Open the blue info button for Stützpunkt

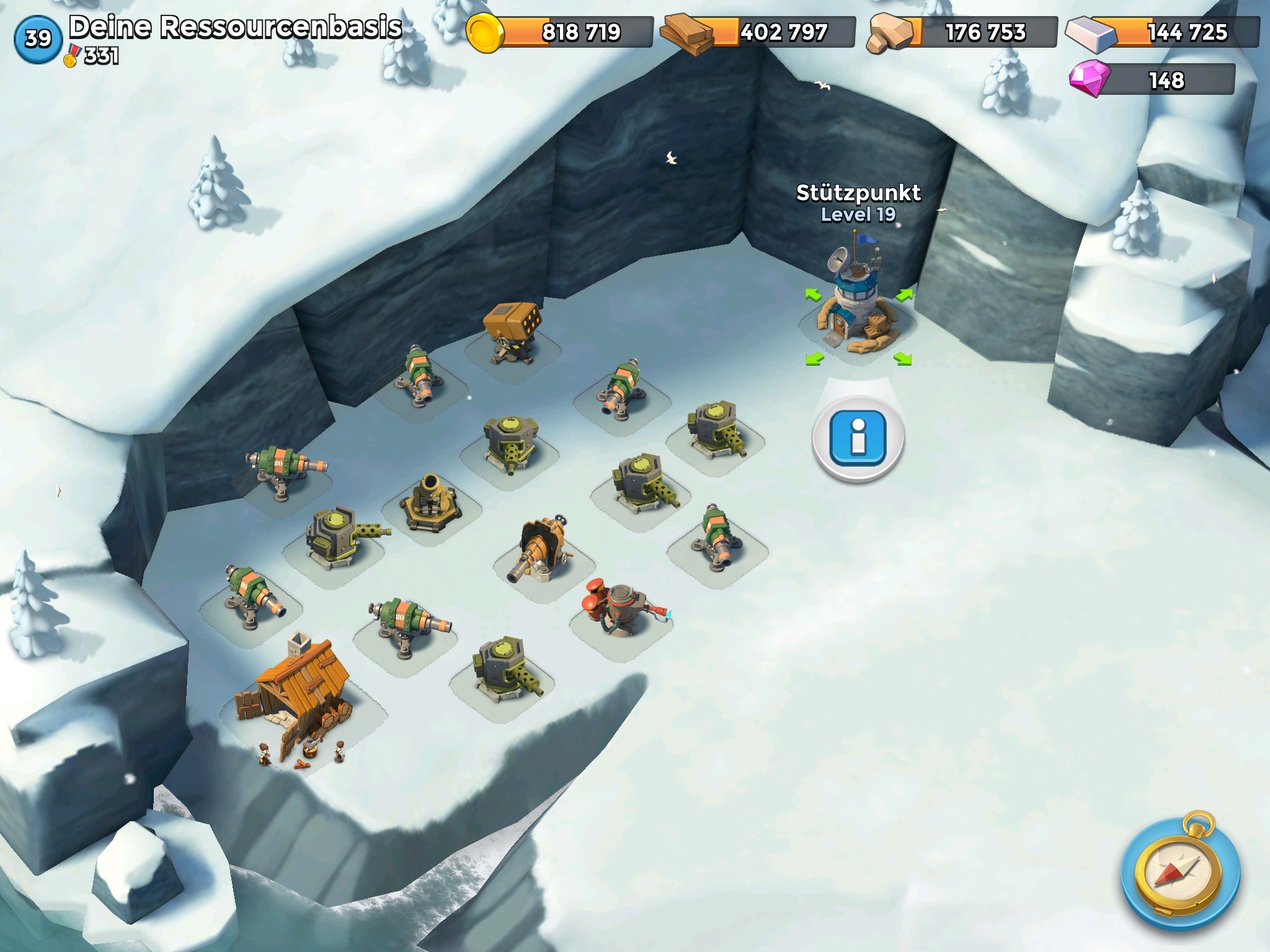click(858, 438)
